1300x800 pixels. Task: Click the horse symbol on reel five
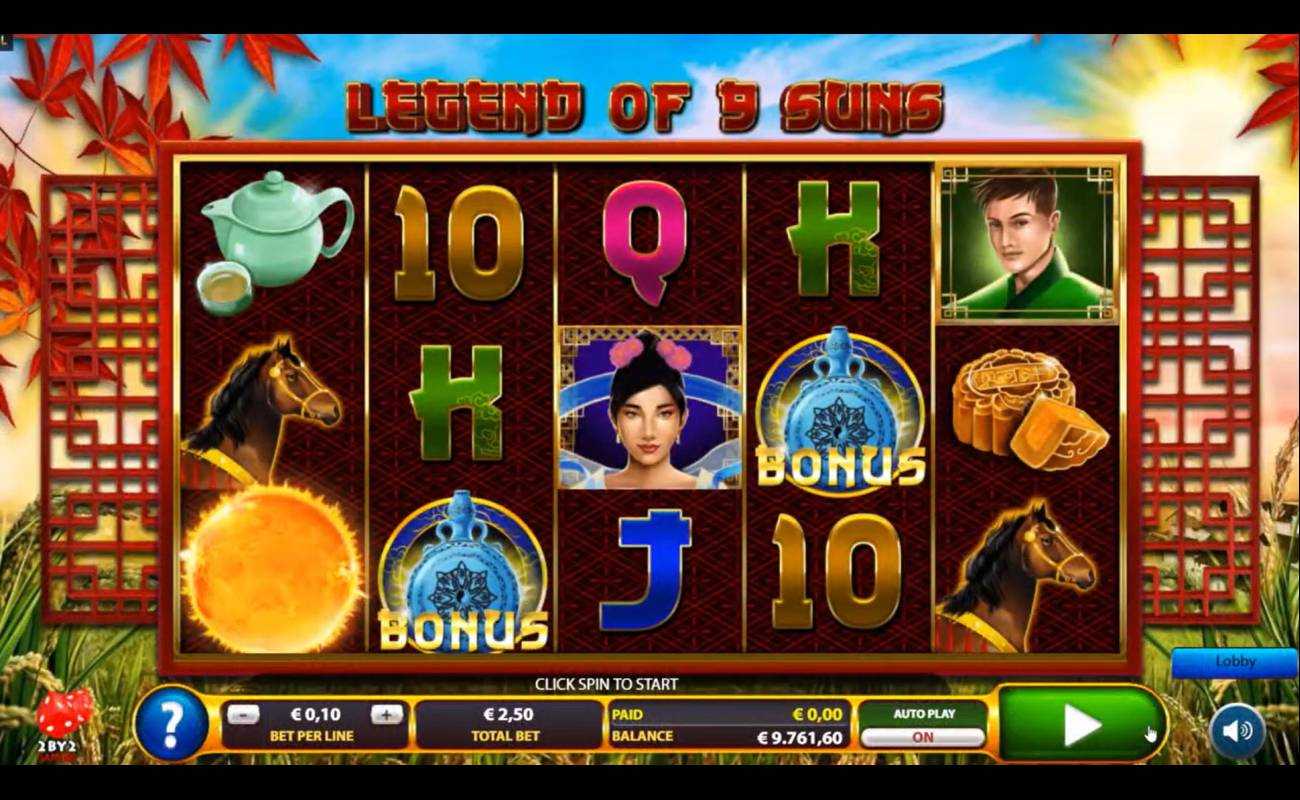click(x=1028, y=570)
